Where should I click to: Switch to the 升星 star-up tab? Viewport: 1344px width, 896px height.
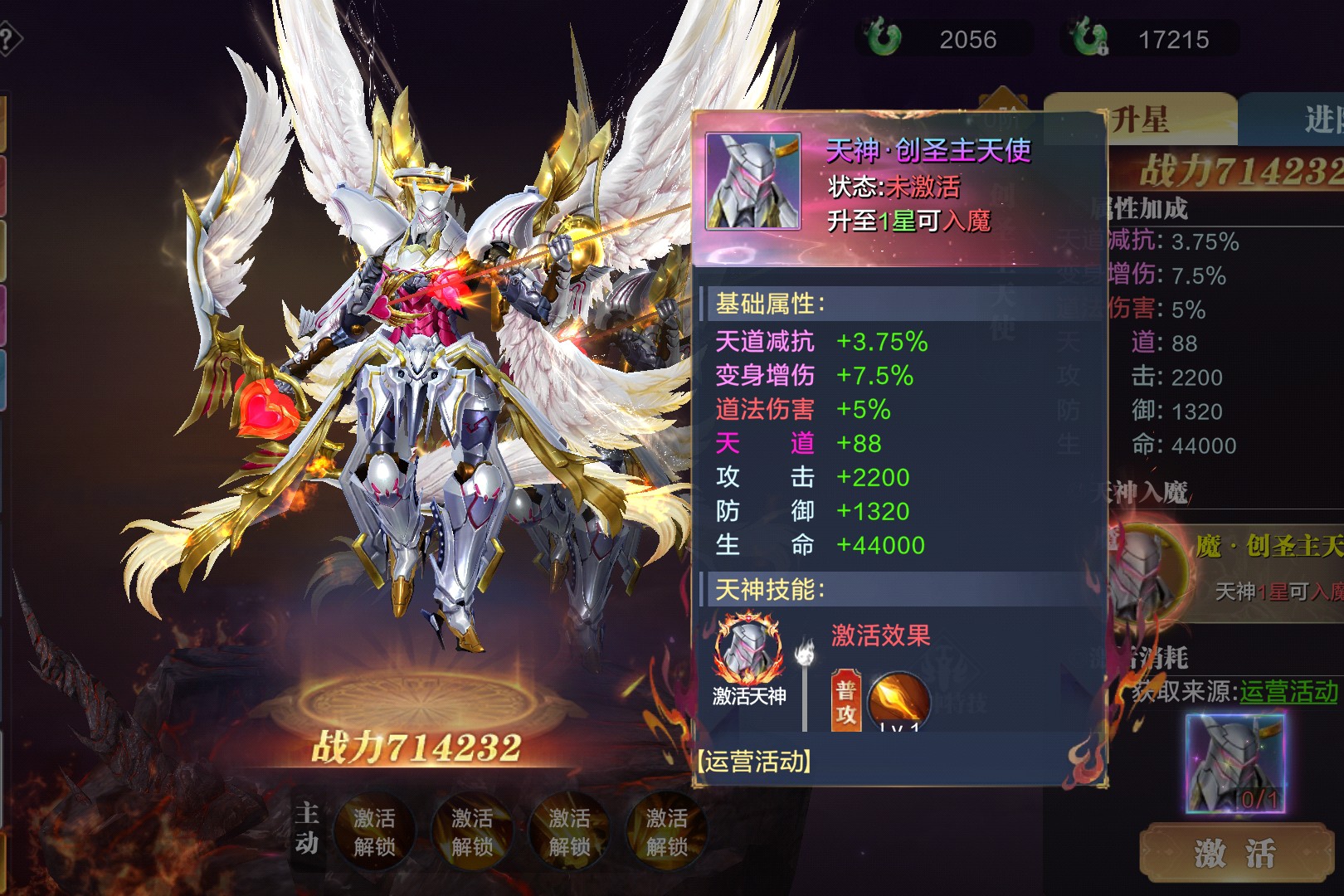[x=1140, y=120]
